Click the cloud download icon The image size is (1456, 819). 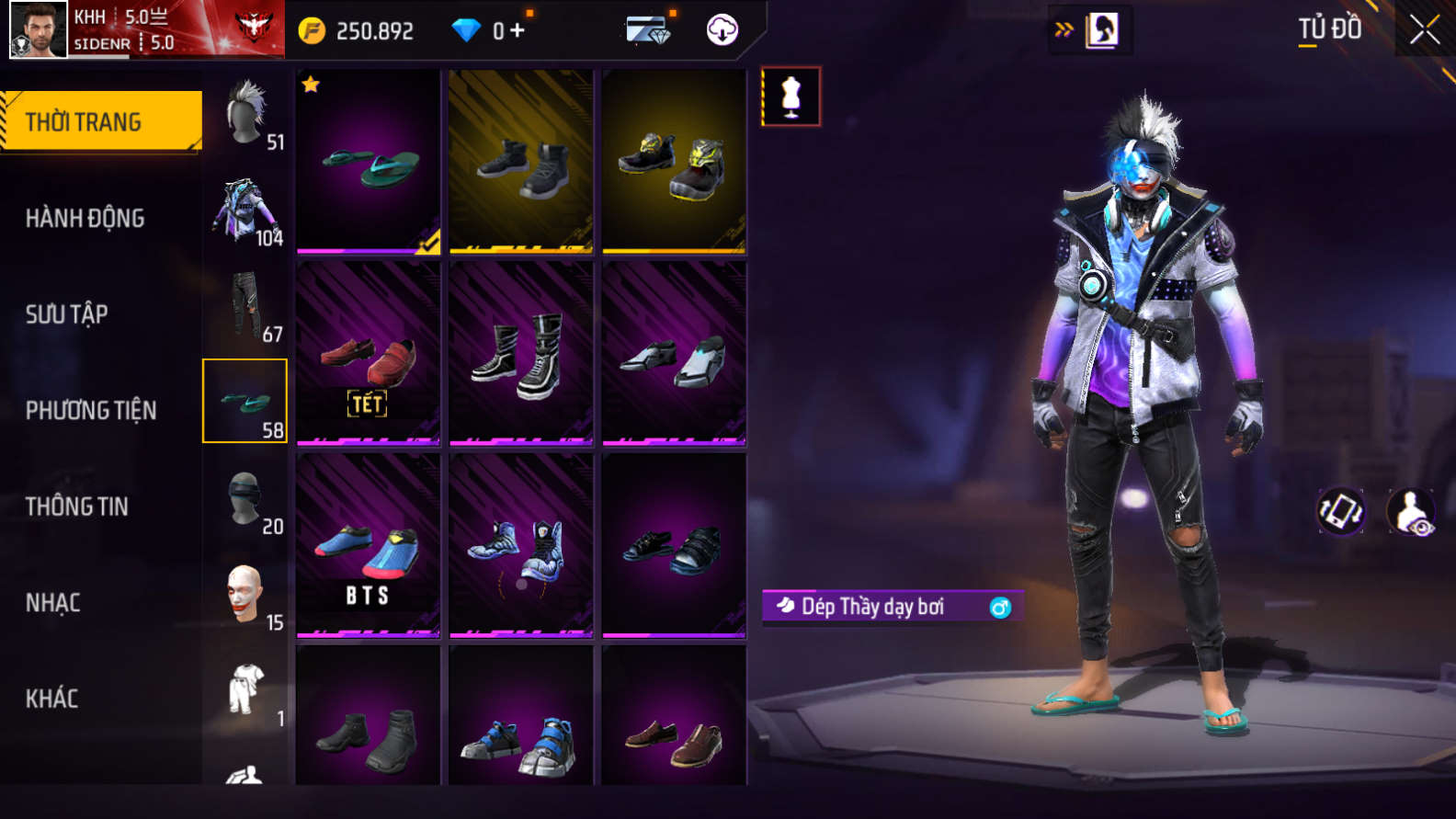click(722, 30)
